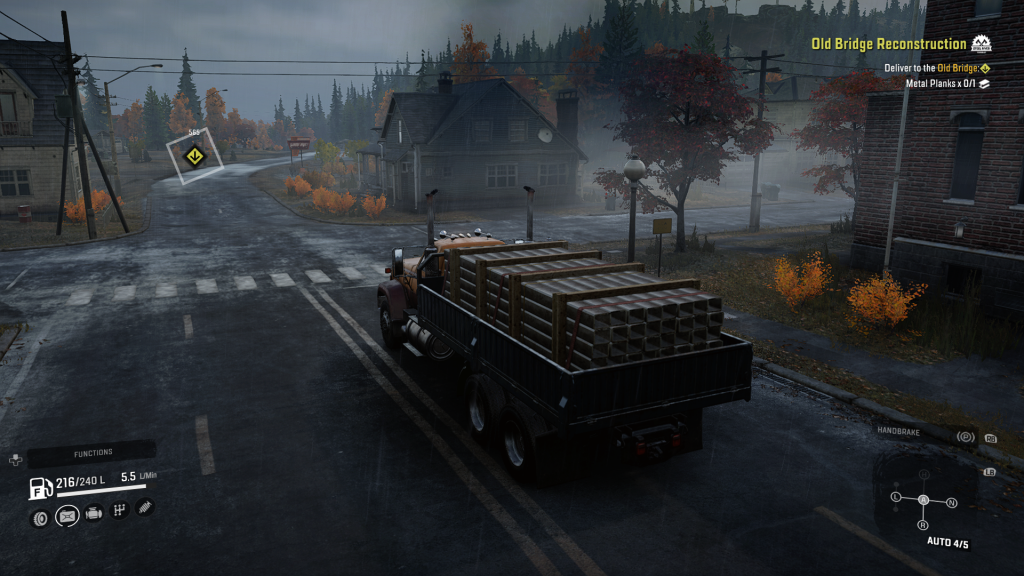Toggle the differential lock icon
Screen dimensions: 1024x576
click(67, 516)
